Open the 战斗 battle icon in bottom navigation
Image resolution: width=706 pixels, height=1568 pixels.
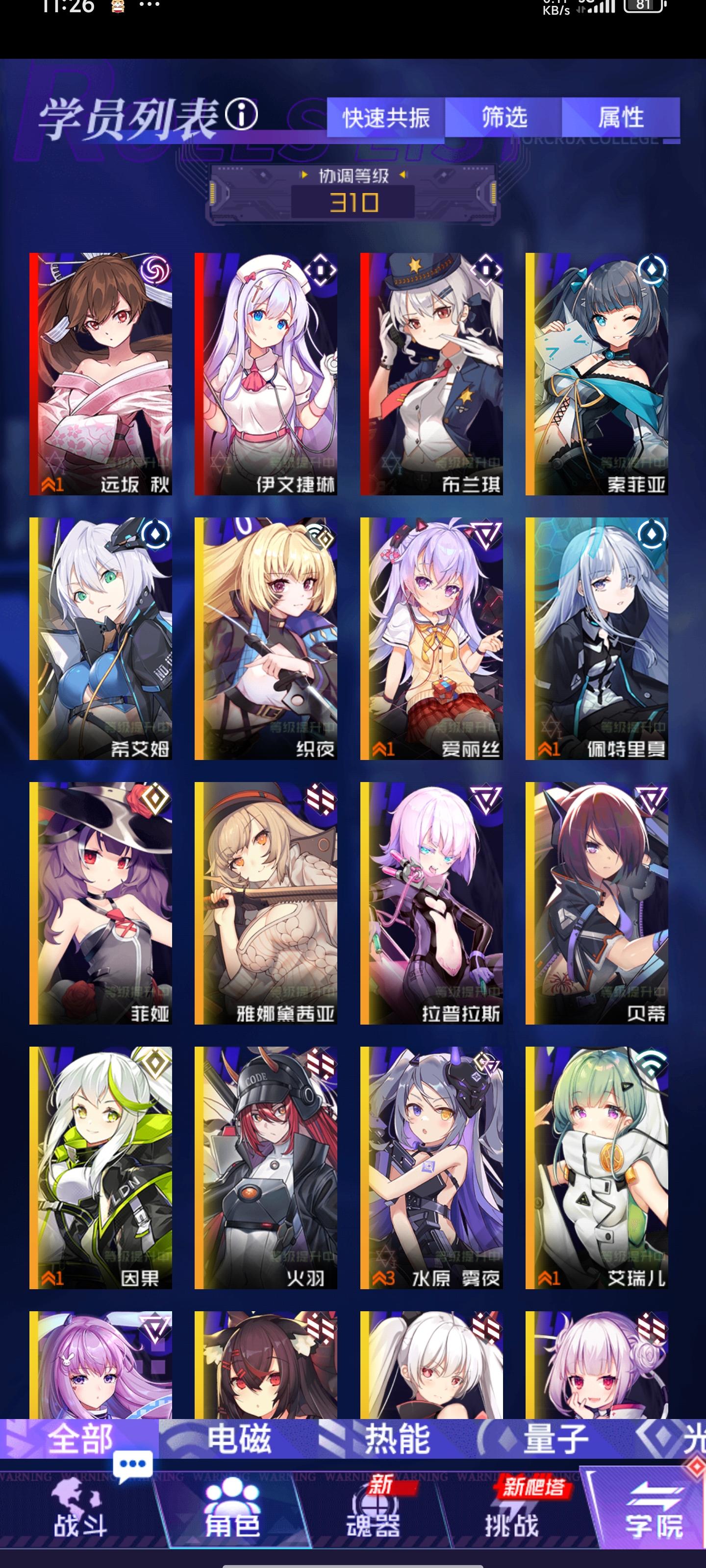[x=79, y=1507]
